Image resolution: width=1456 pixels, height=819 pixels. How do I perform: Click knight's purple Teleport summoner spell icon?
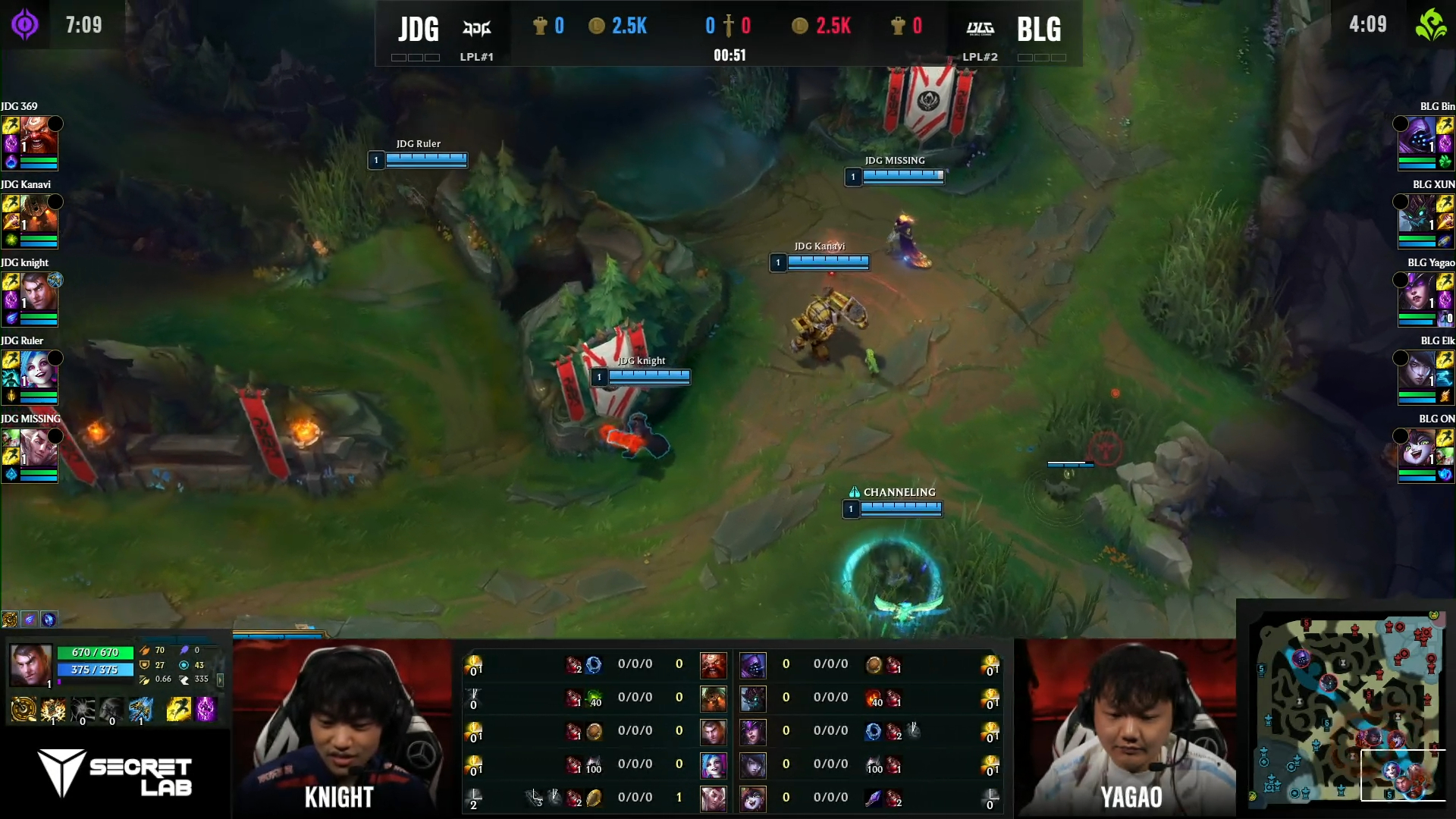pos(205,711)
